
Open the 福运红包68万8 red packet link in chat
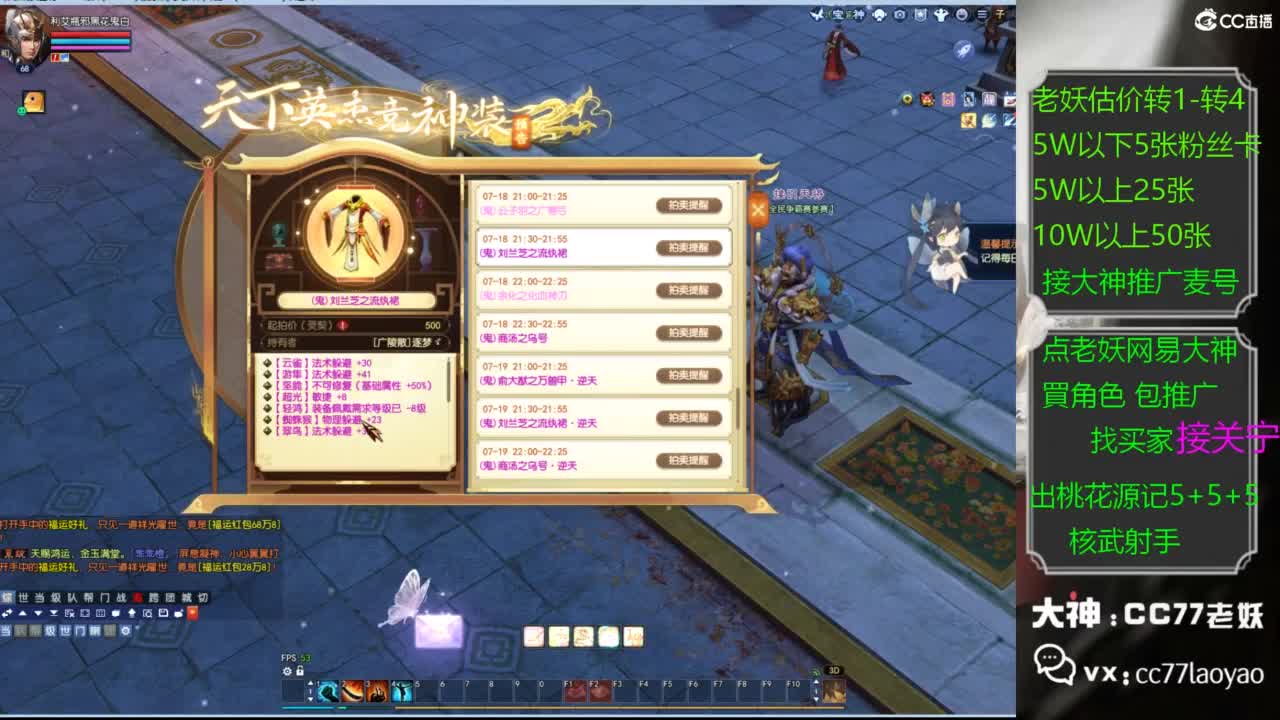243,525
